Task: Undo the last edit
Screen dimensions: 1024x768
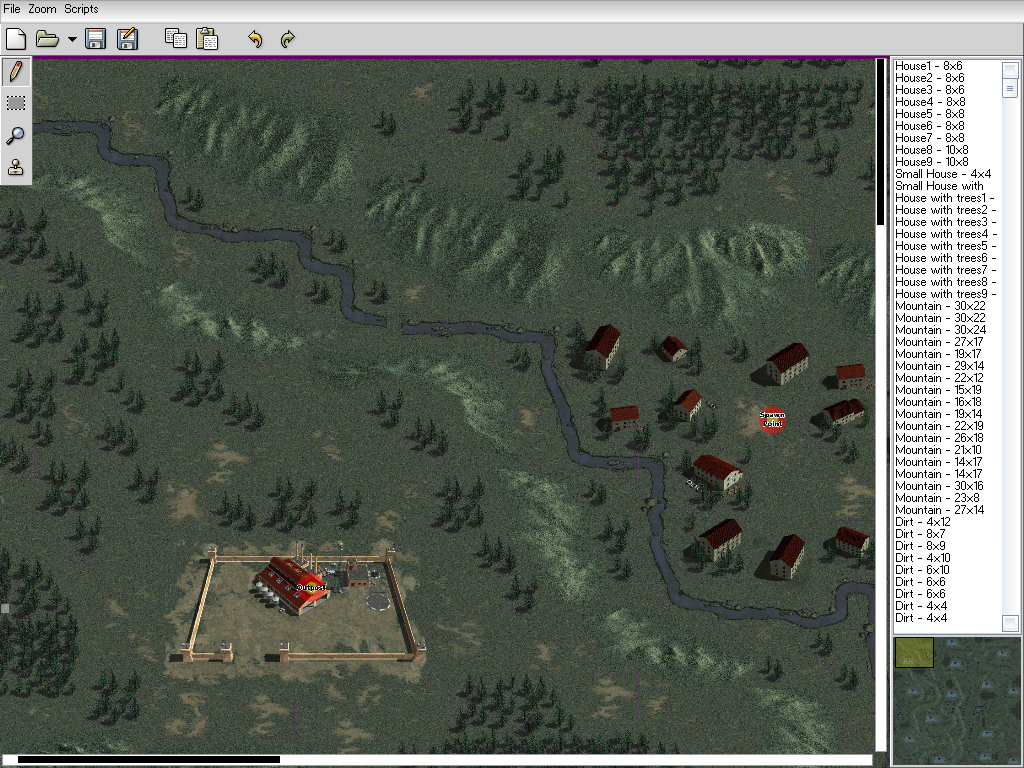Action: (255, 39)
